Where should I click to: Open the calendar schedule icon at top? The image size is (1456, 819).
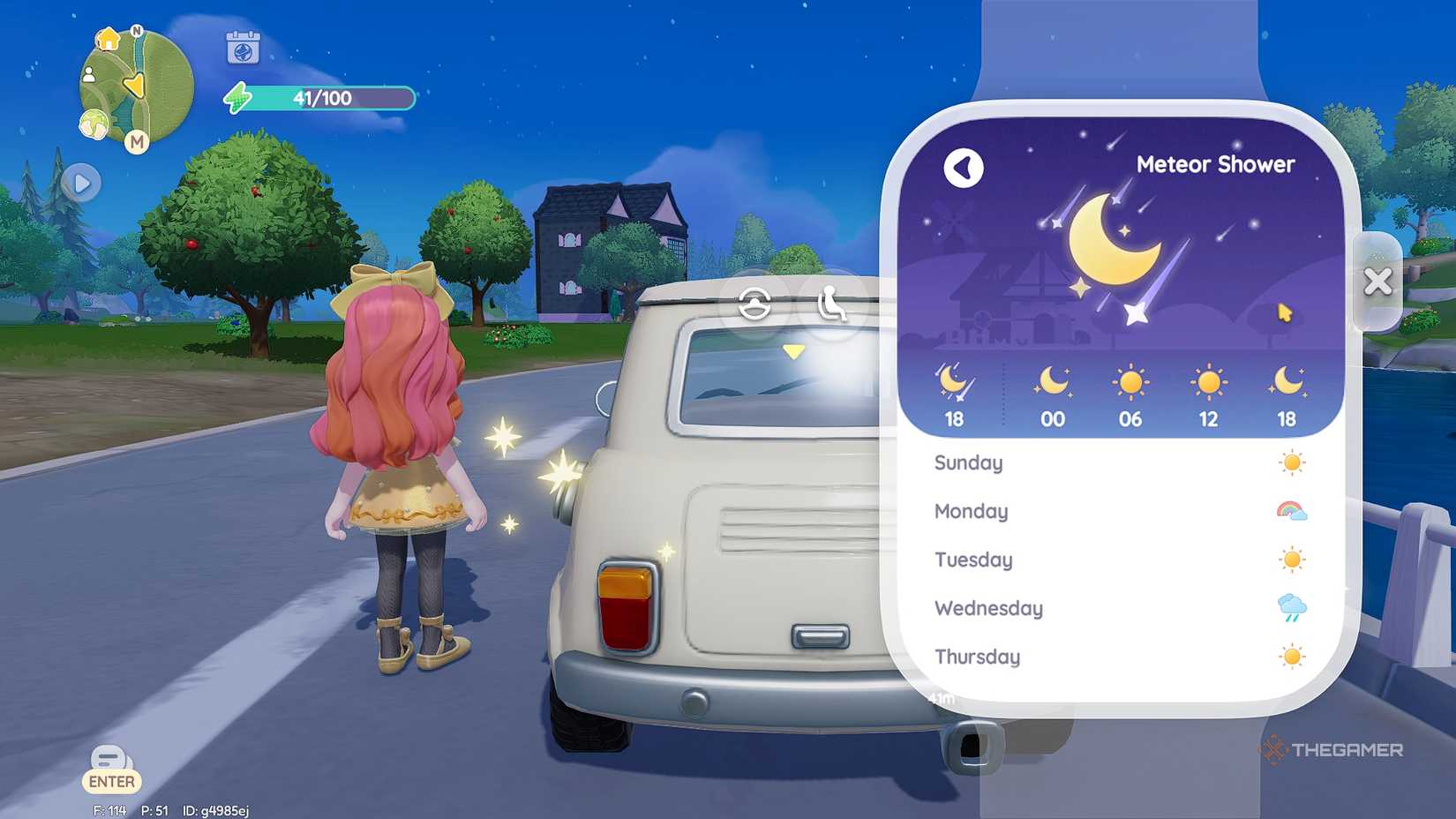pos(242,49)
